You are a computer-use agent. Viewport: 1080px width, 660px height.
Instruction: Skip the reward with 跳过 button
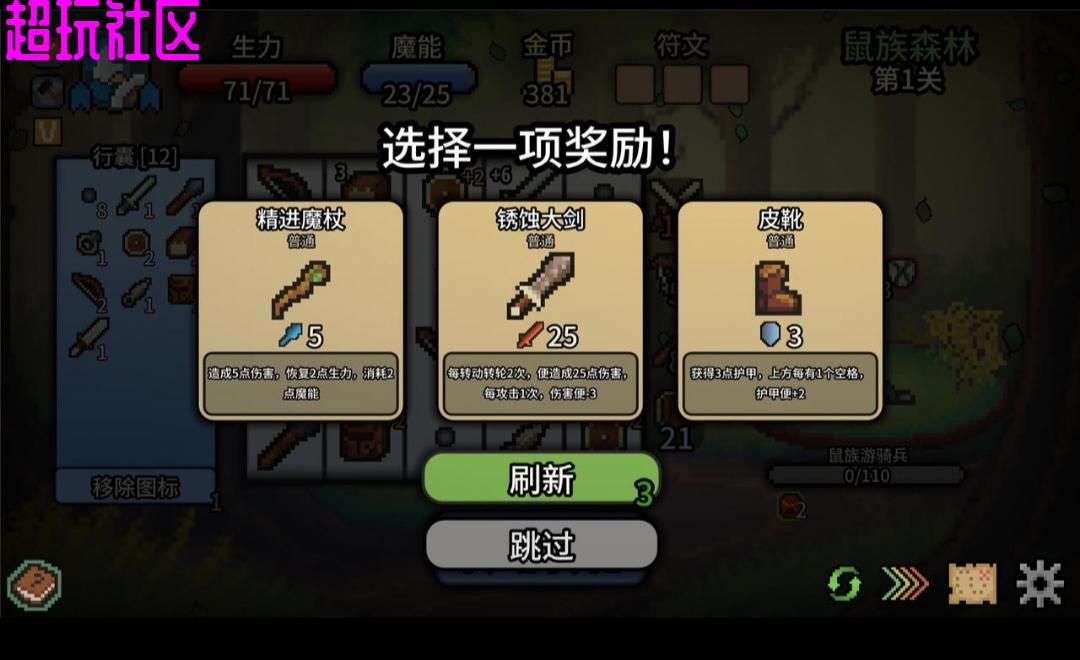(541, 545)
